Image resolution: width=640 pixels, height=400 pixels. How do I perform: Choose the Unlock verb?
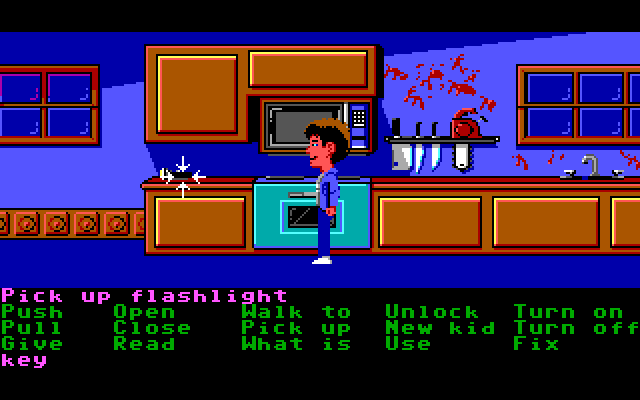432,312
